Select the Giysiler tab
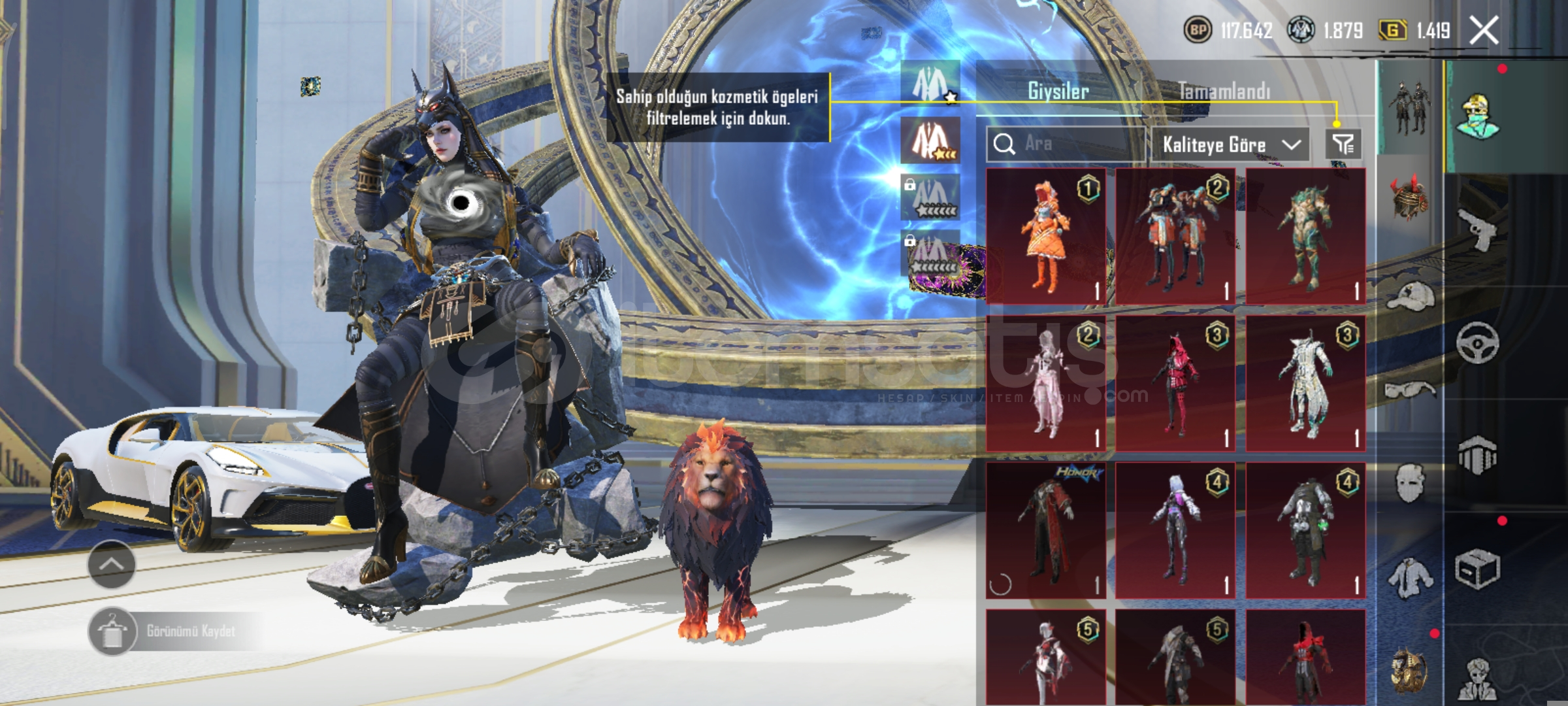 [x=1058, y=92]
